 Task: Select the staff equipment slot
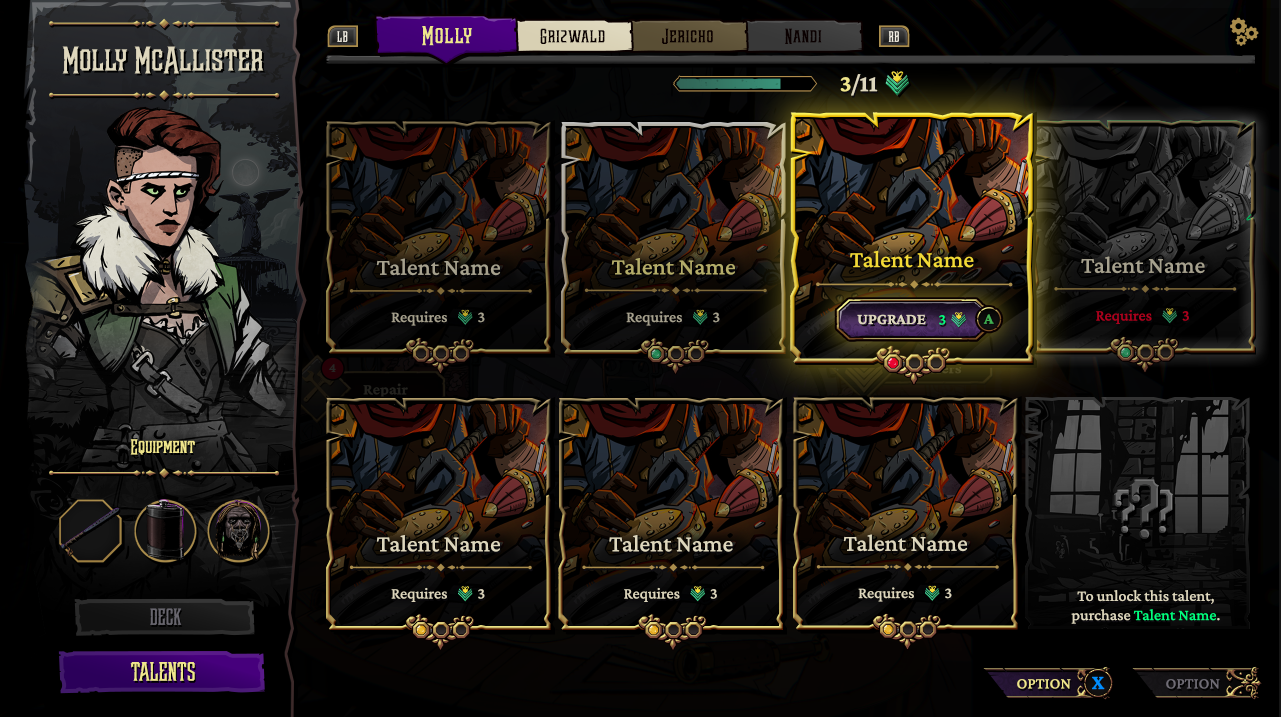coord(91,531)
